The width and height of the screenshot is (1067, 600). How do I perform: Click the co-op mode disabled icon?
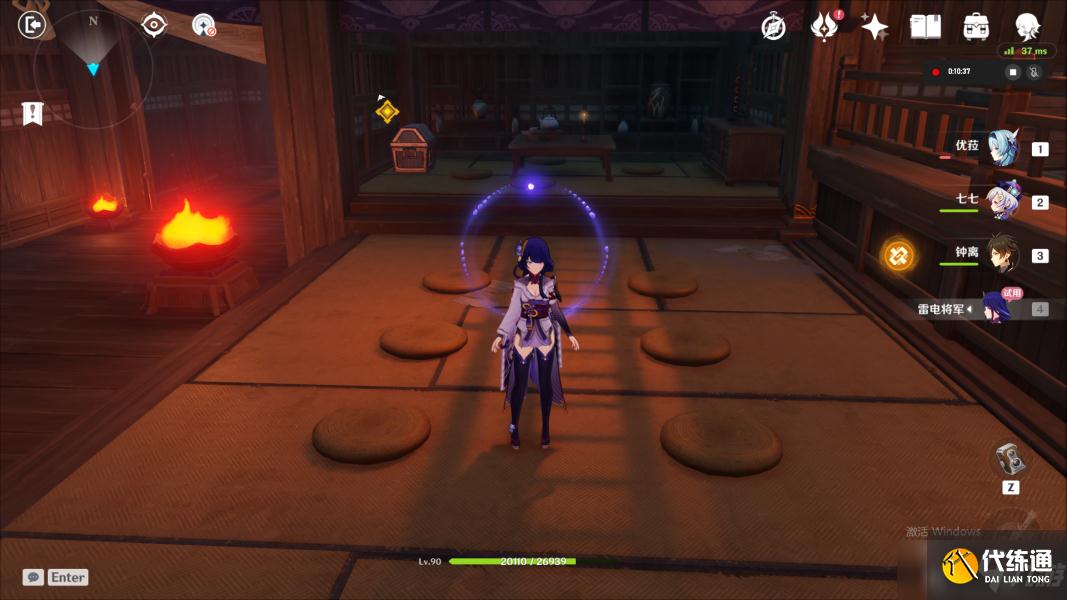pos(204,26)
